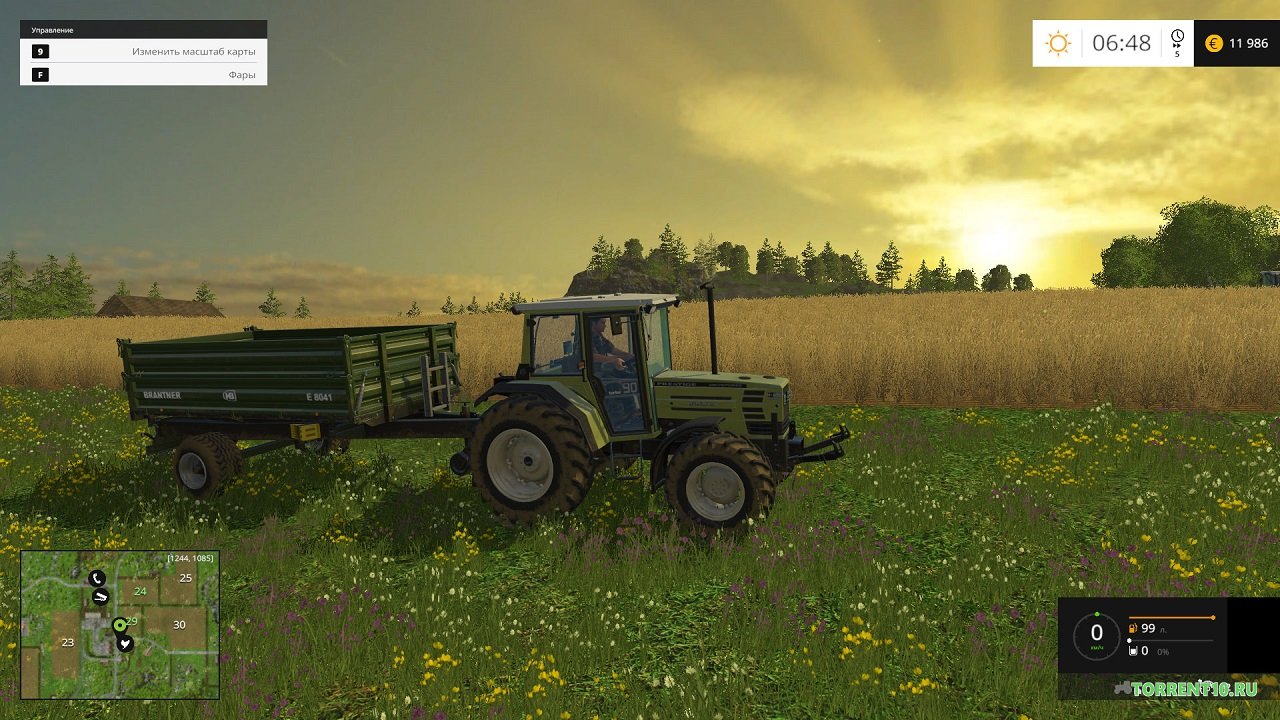Click field 24 on the minimap
The height and width of the screenshot is (720, 1280).
(x=140, y=591)
